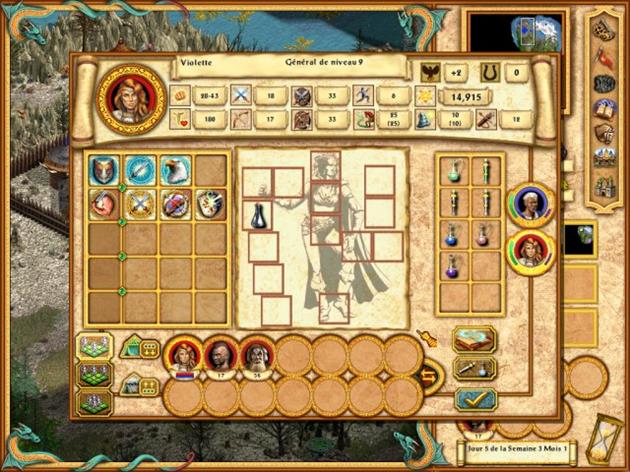The width and height of the screenshot is (630, 472).
Task: Click the sword-and-potion button above the checkmark
Action: (x=475, y=369)
